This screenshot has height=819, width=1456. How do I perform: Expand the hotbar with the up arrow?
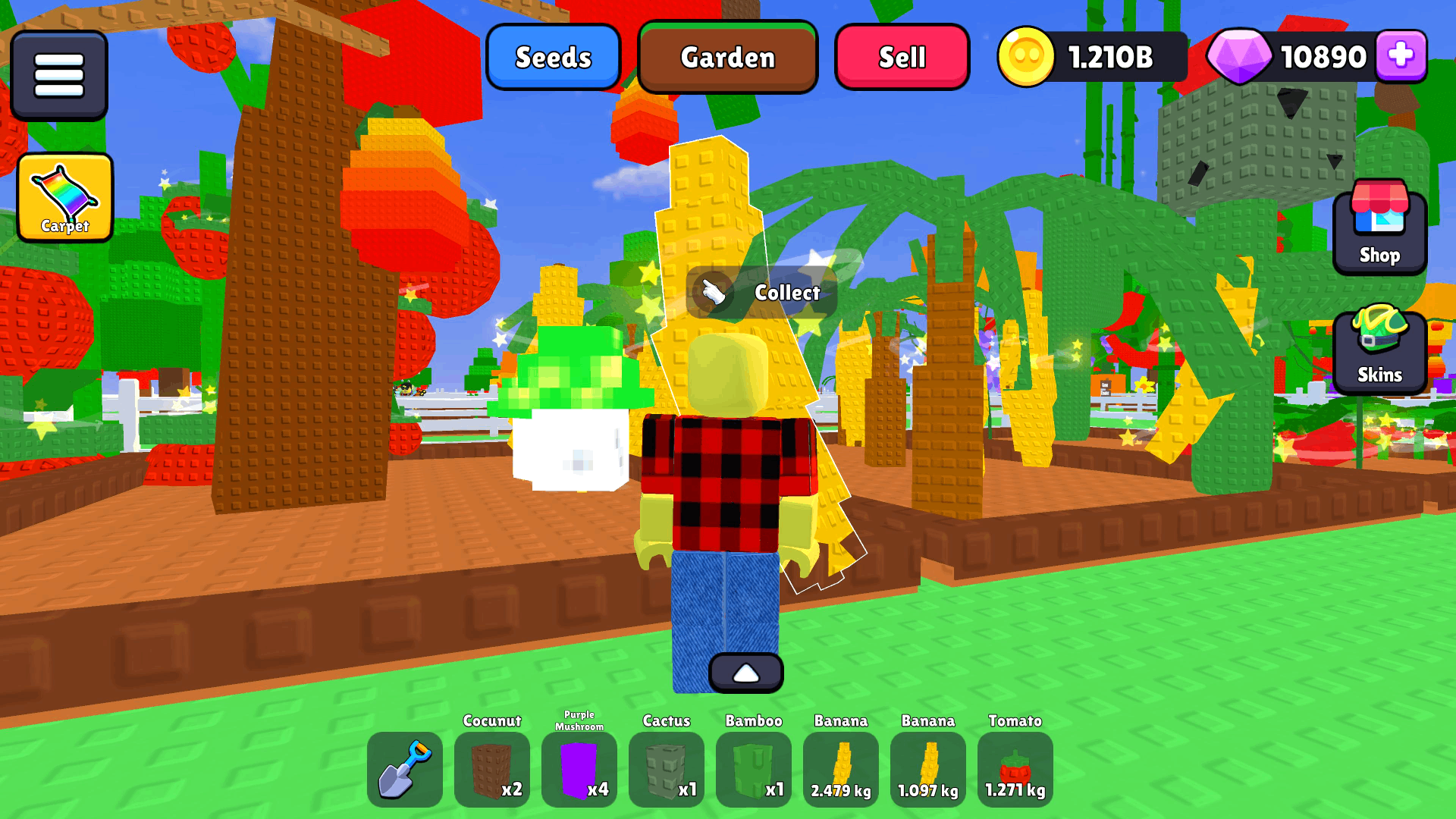point(747,671)
